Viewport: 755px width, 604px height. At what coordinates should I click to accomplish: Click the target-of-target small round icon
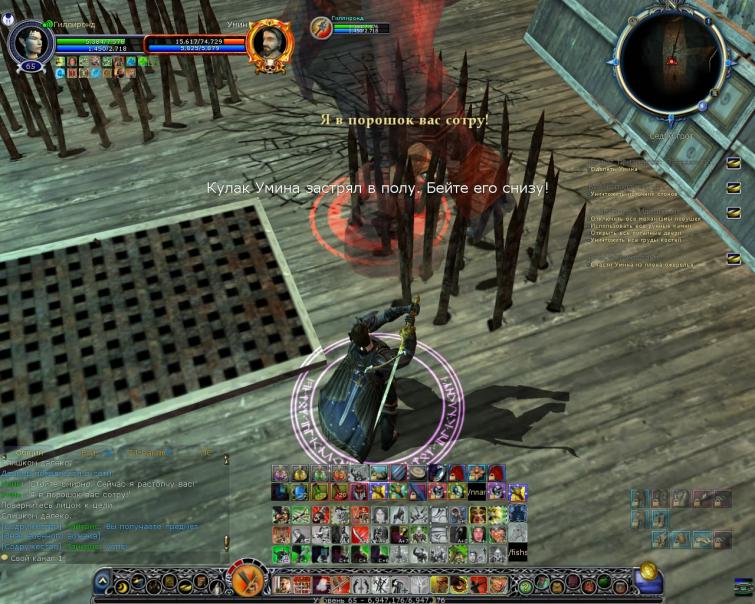[x=320, y=28]
